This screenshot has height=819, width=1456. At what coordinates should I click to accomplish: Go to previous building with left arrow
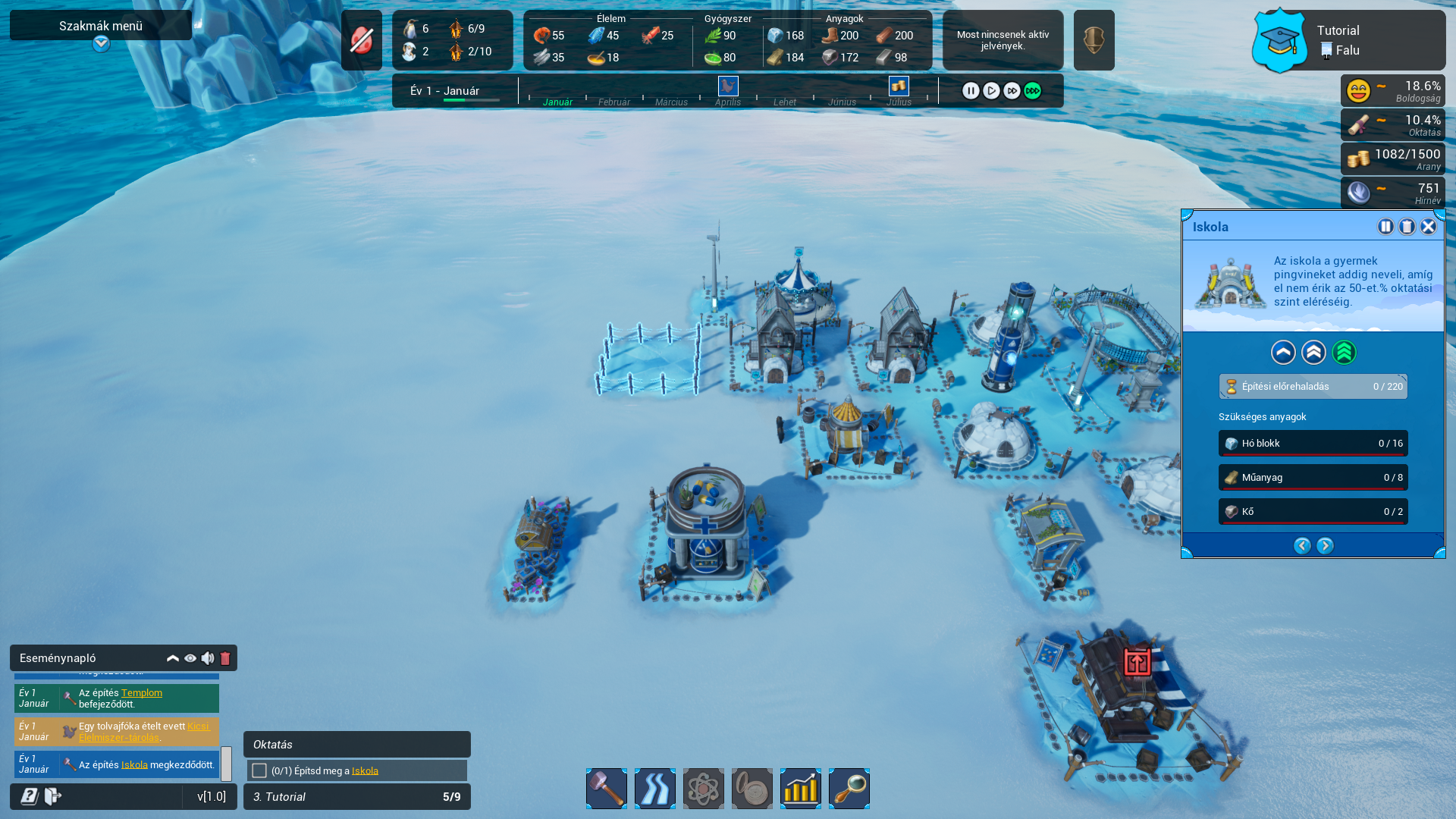(x=1302, y=546)
